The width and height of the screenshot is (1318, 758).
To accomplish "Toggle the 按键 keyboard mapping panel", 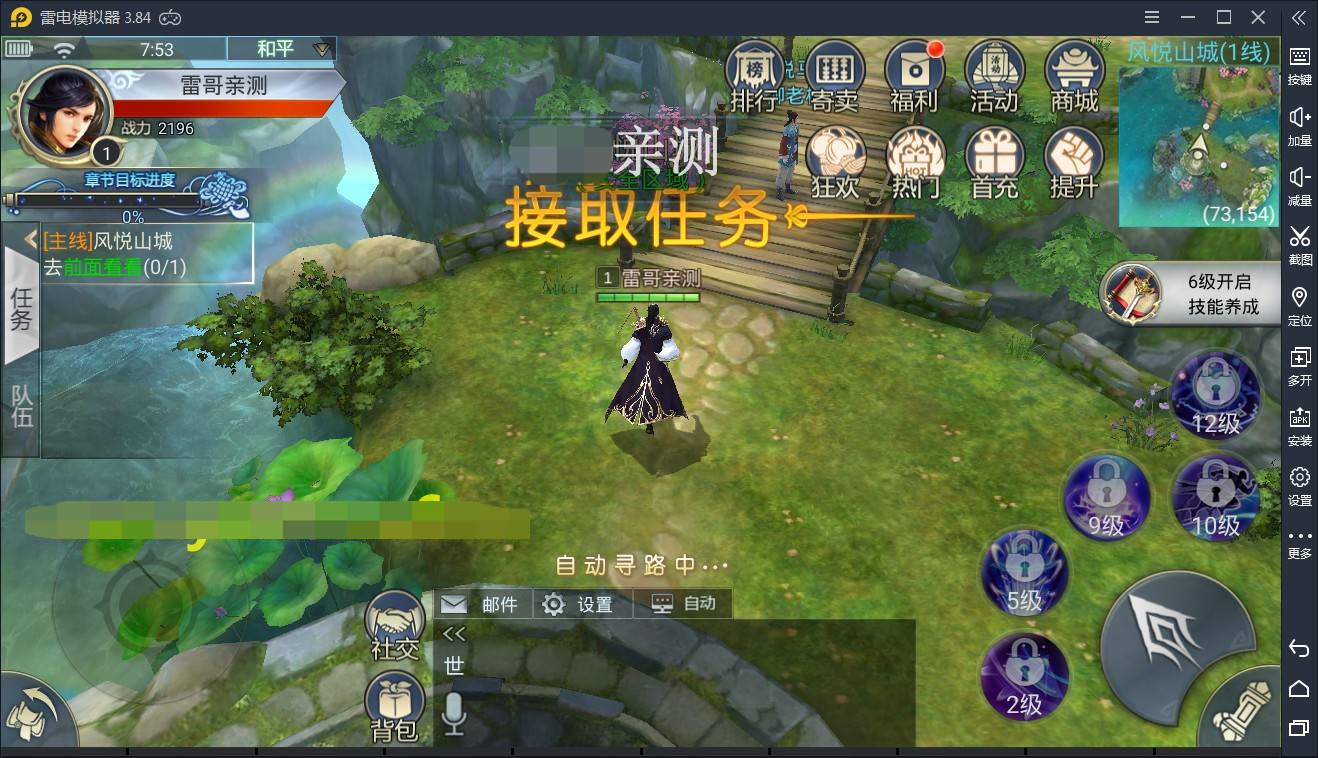I will click(x=1299, y=67).
